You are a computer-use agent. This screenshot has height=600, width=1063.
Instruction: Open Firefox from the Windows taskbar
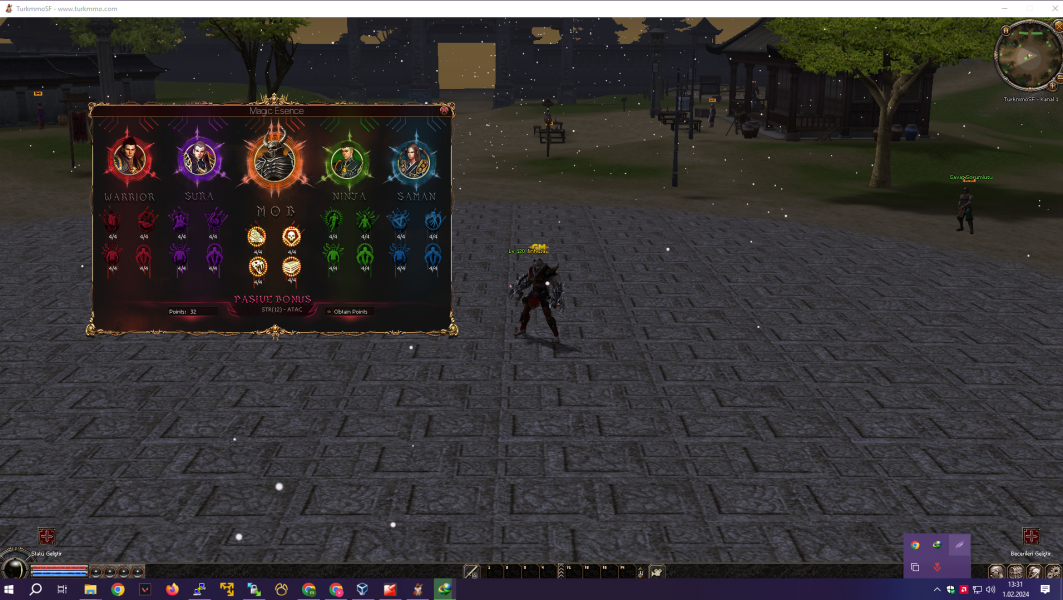tap(172, 590)
